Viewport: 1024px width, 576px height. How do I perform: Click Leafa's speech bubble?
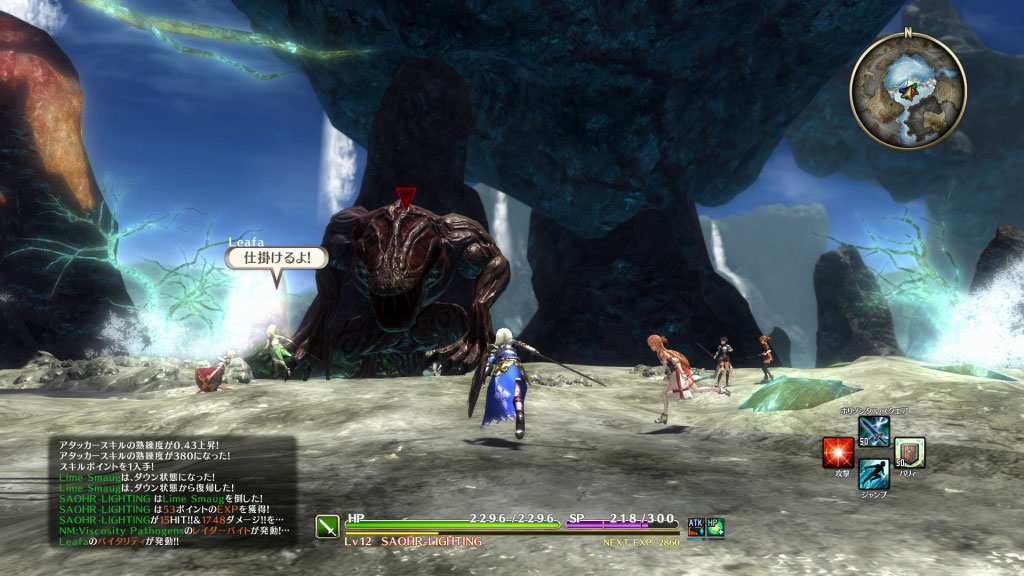[277, 258]
